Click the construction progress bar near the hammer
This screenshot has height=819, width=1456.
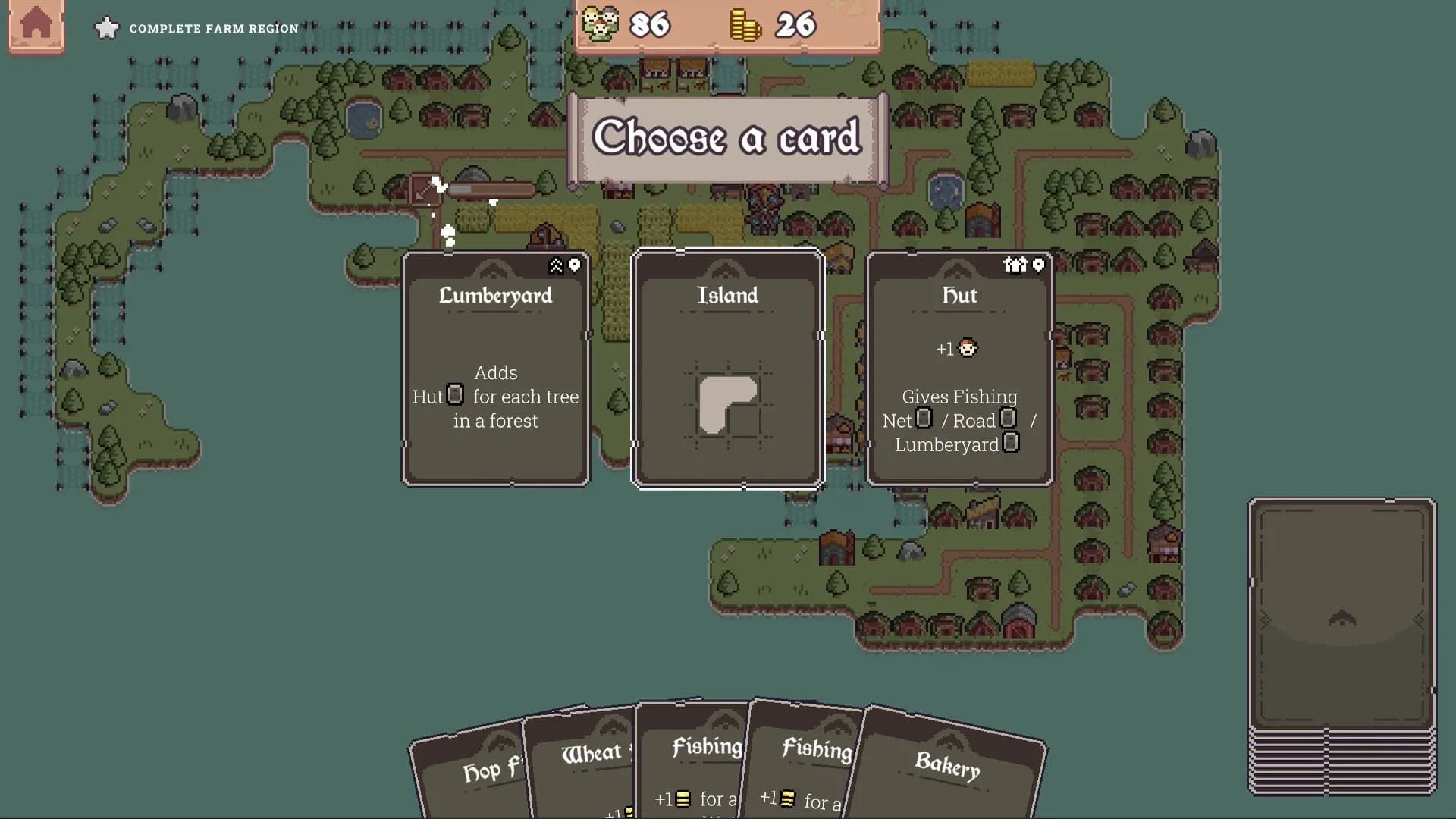tap(493, 189)
